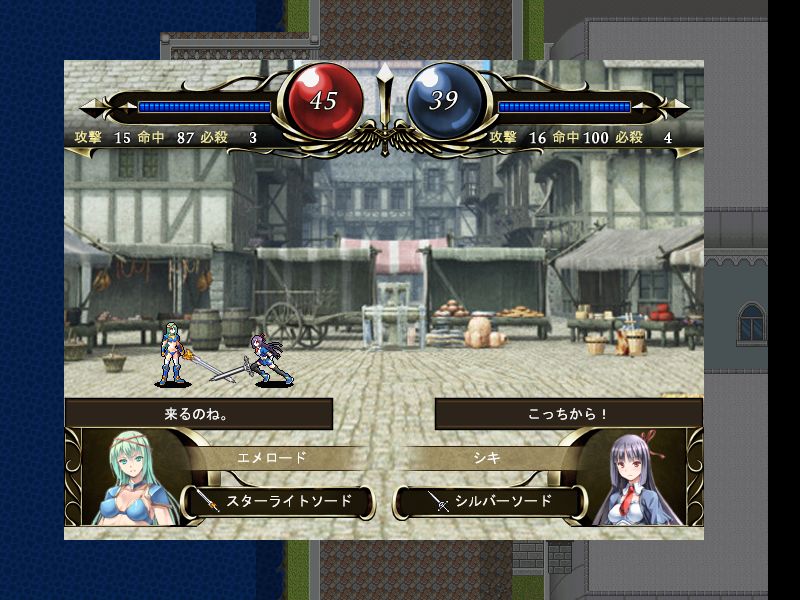This screenshot has width=800, height=600.
Task: Select Shiki's dark-haired portrait
Action: tap(639, 480)
